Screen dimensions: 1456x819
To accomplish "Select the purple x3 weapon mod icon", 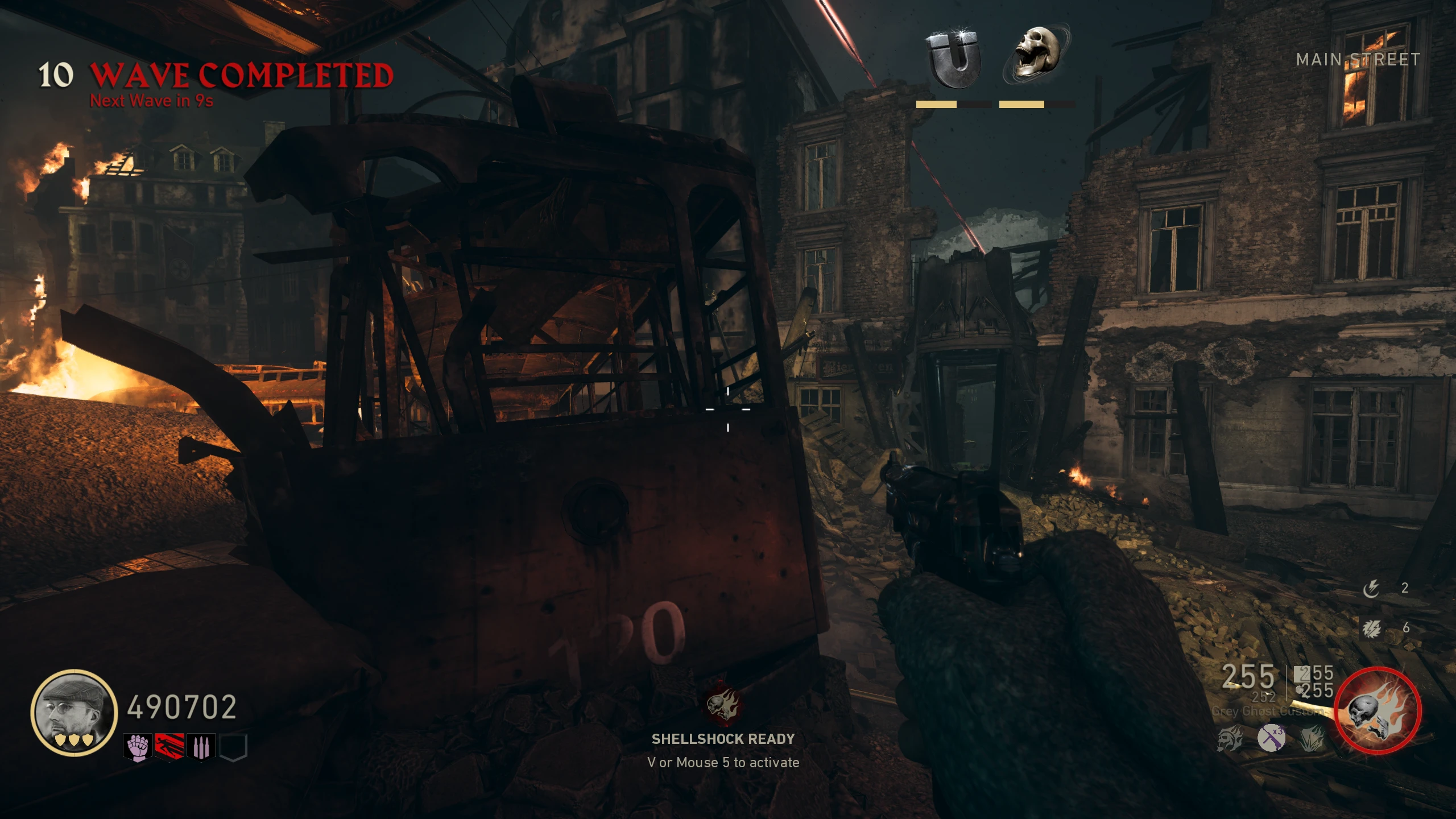I will pos(1272,738).
